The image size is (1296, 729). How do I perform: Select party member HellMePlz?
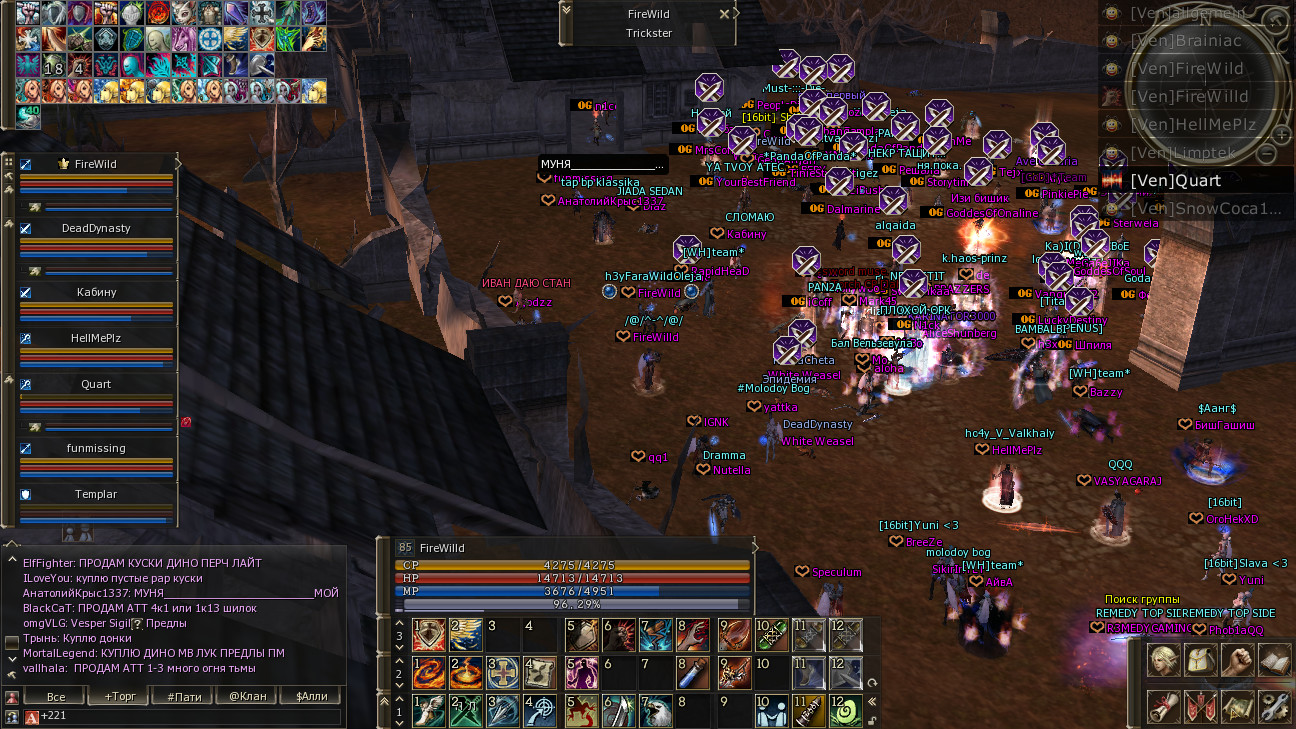point(96,338)
